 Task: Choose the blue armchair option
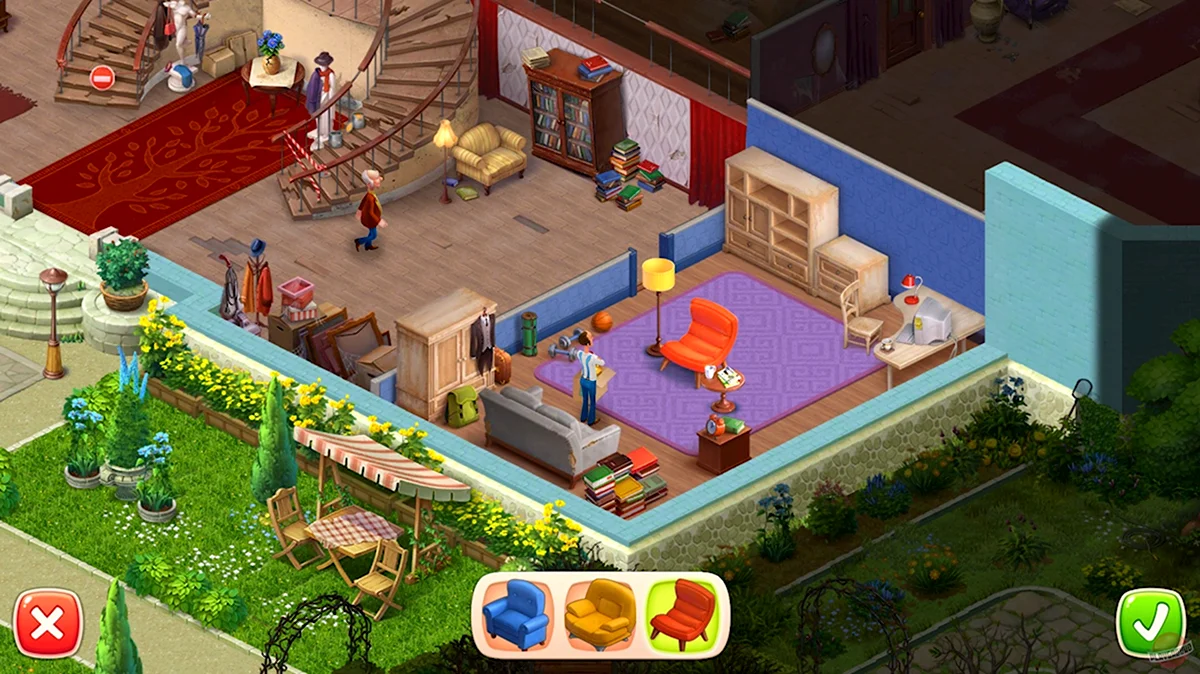pyautogui.click(x=516, y=614)
